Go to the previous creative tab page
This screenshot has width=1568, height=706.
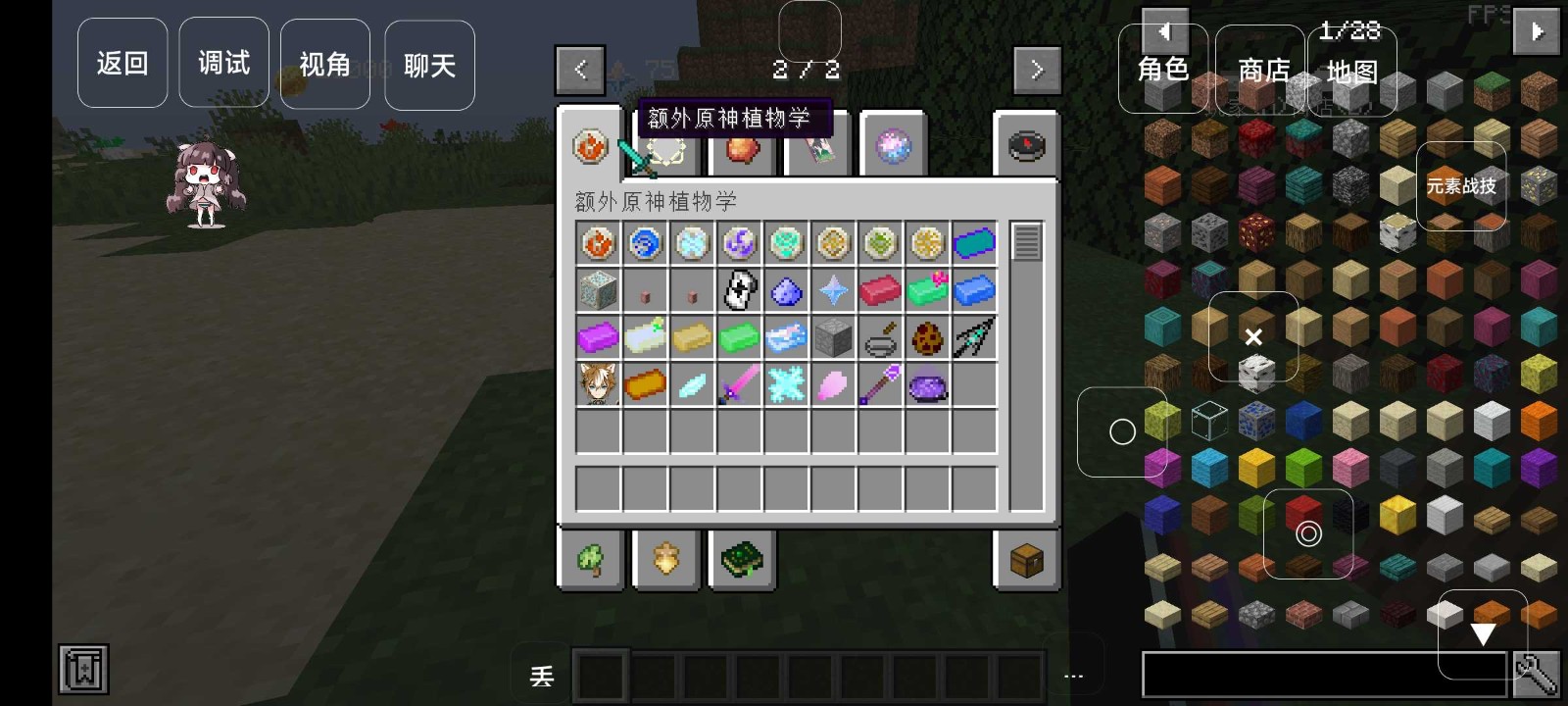pos(580,70)
